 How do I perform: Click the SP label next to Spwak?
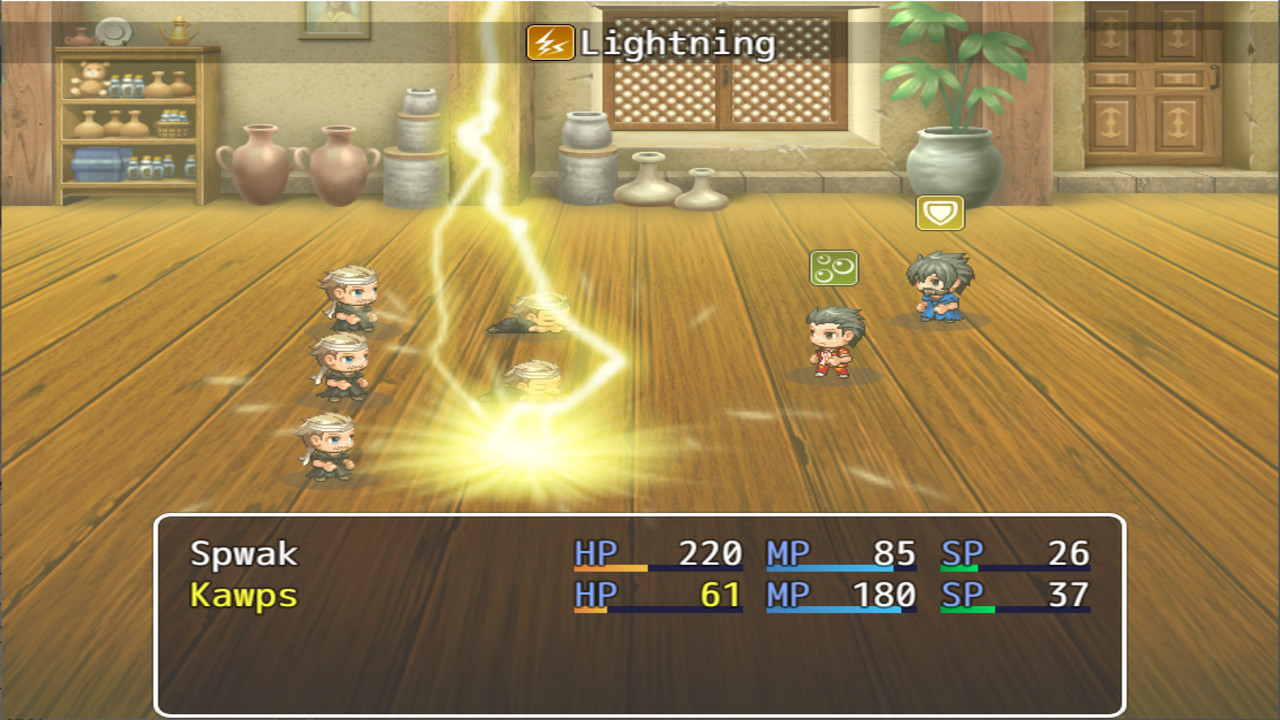(963, 550)
